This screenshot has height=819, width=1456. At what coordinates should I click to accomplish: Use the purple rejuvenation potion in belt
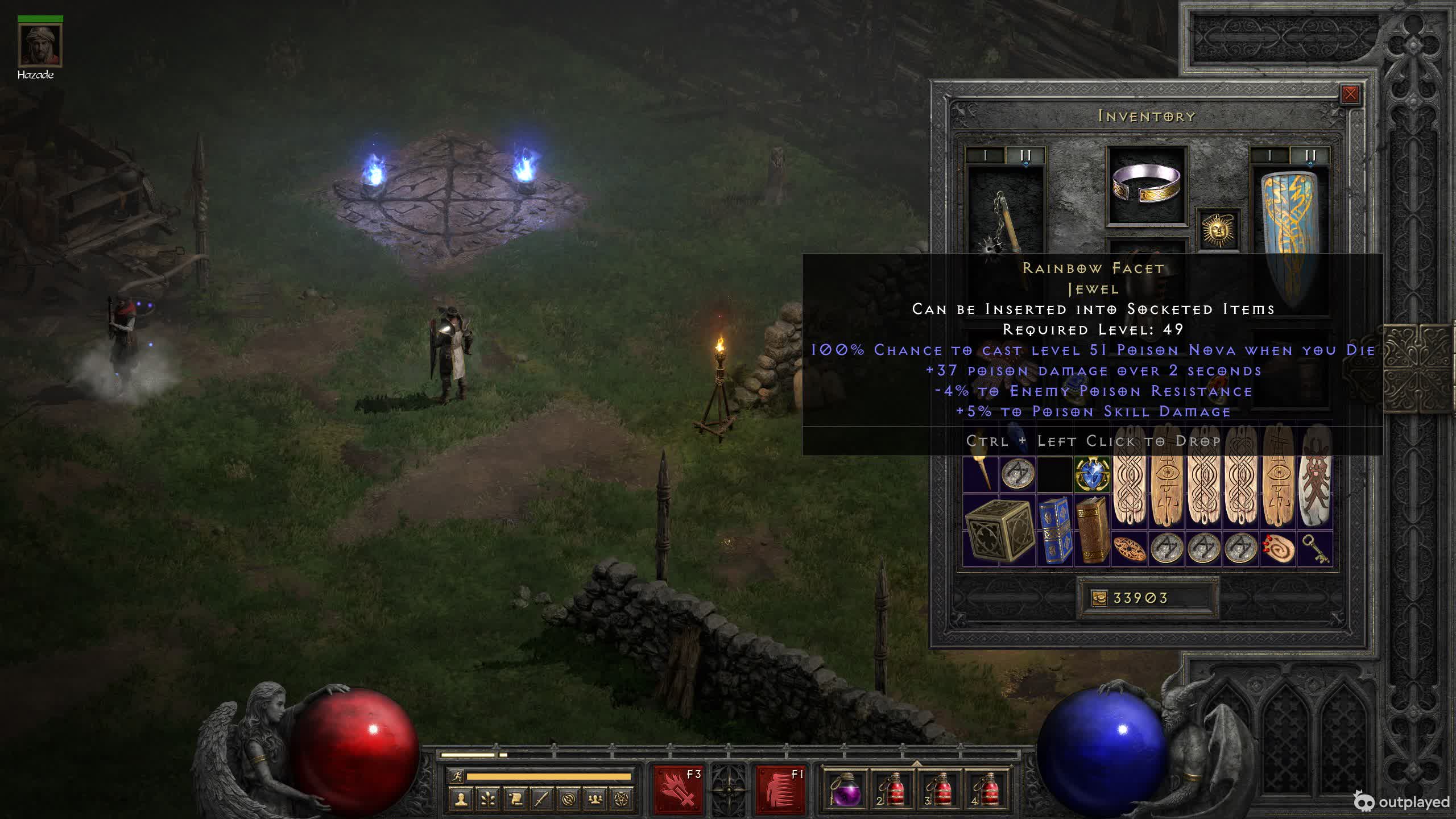tap(845, 790)
